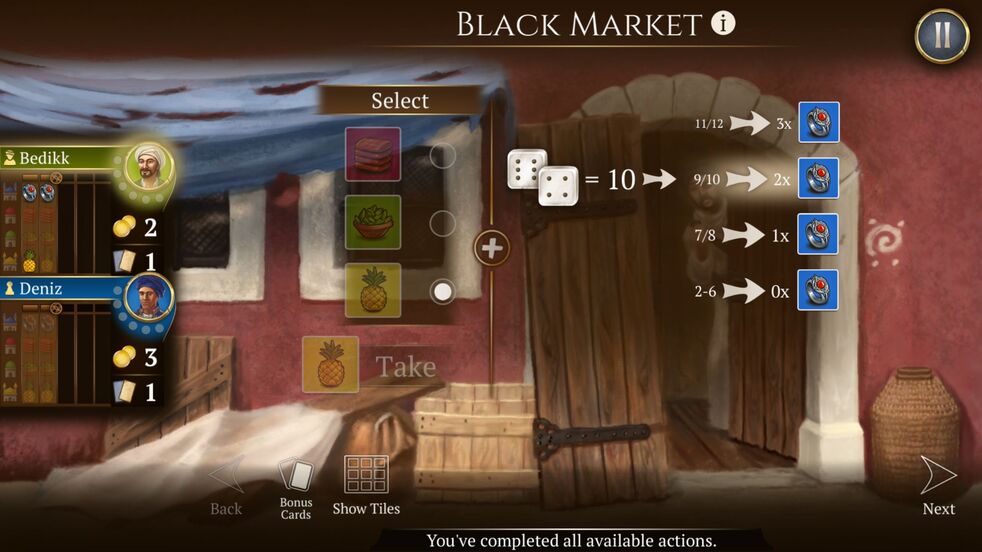This screenshot has width=982, height=552.
Task: Go to the Next step
Action: [x=938, y=487]
